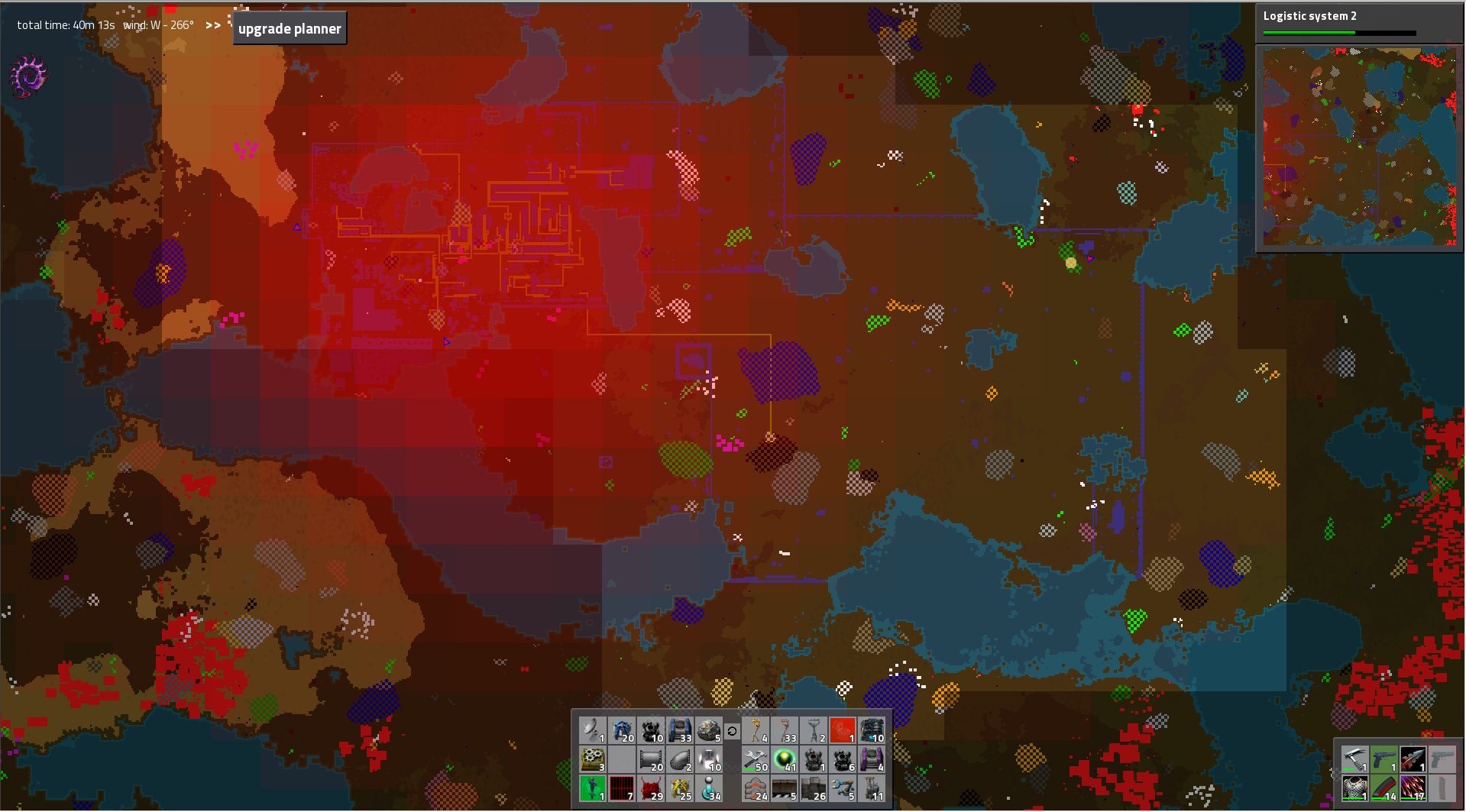The height and width of the screenshot is (812, 1466).
Task: Click the chainmail armor slot
Action: [1354, 788]
